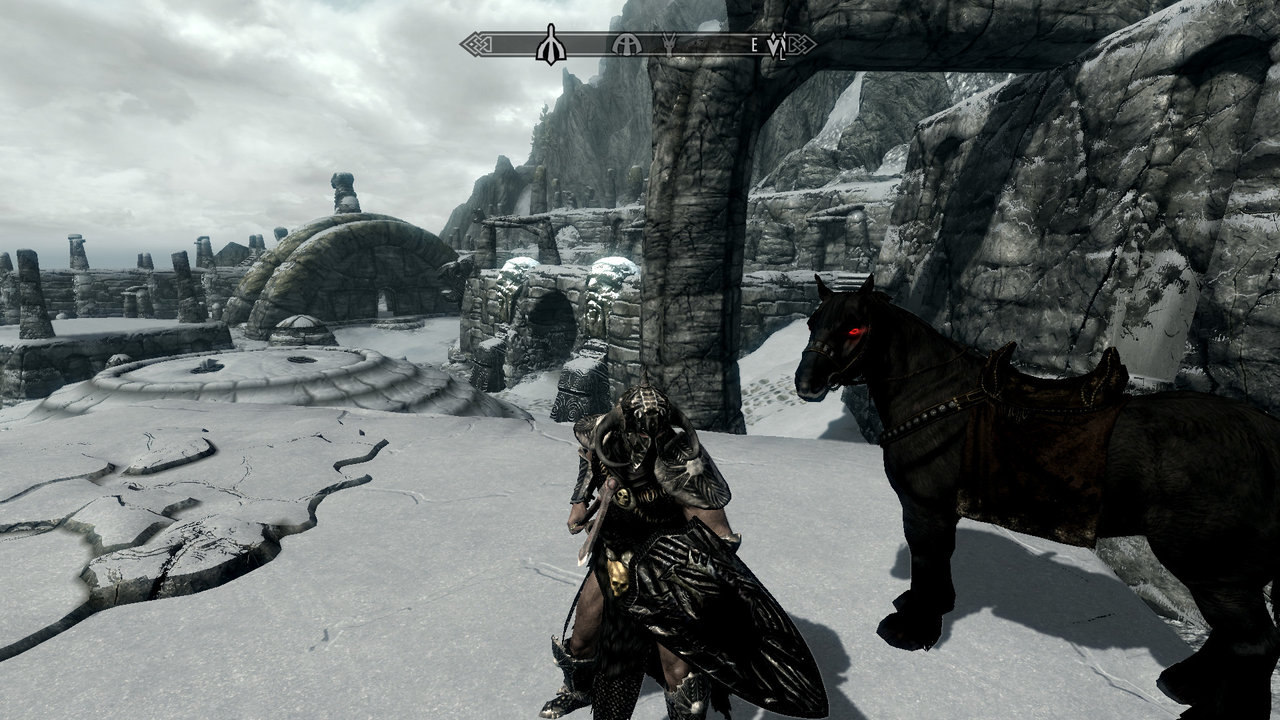Click the domed ruin marker on the compass
Screen dimensions: 1280x720
pyautogui.click(x=626, y=44)
